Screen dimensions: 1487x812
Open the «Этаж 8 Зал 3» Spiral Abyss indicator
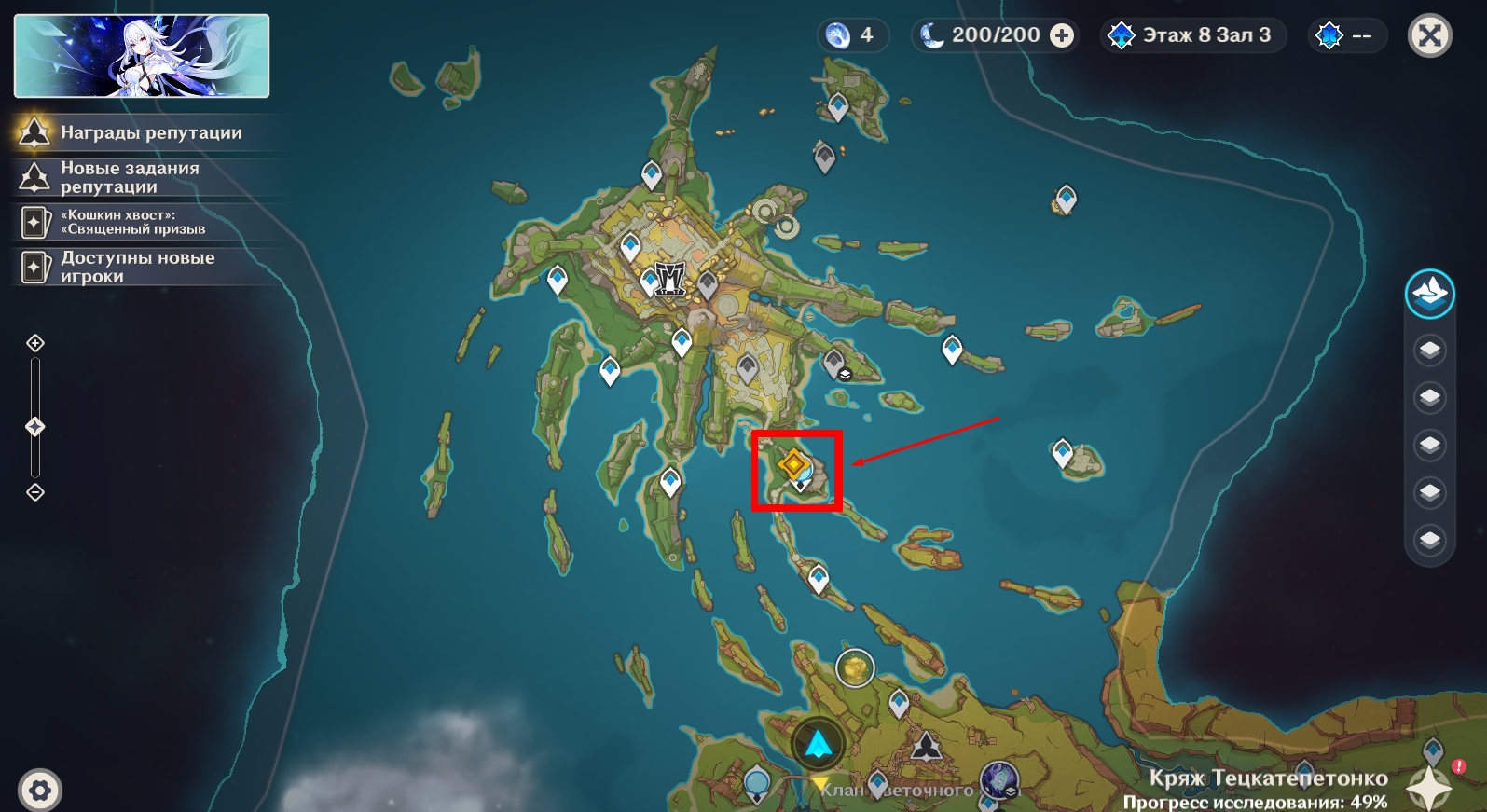(1194, 35)
